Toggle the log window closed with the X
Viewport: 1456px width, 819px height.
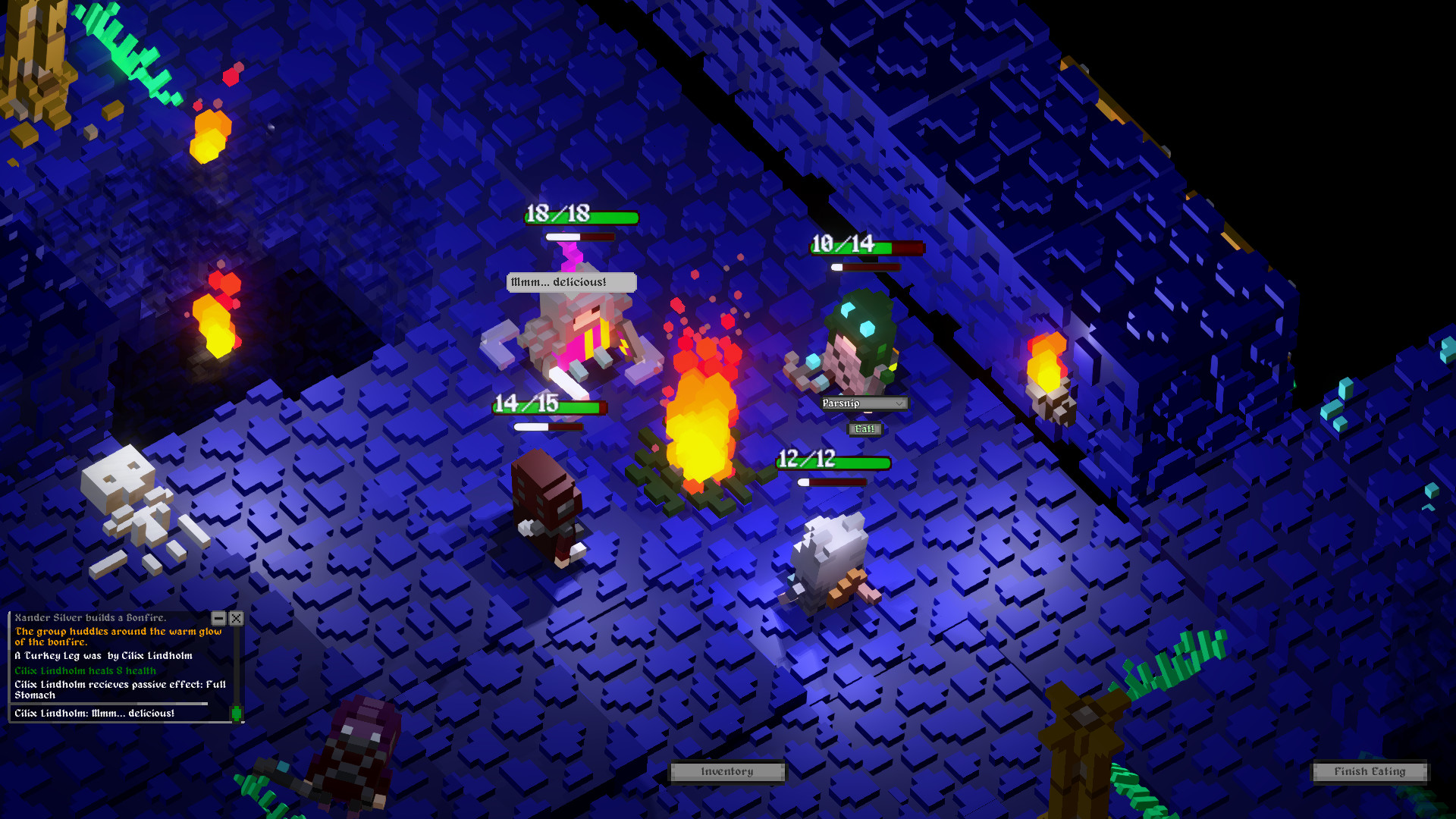(x=237, y=618)
